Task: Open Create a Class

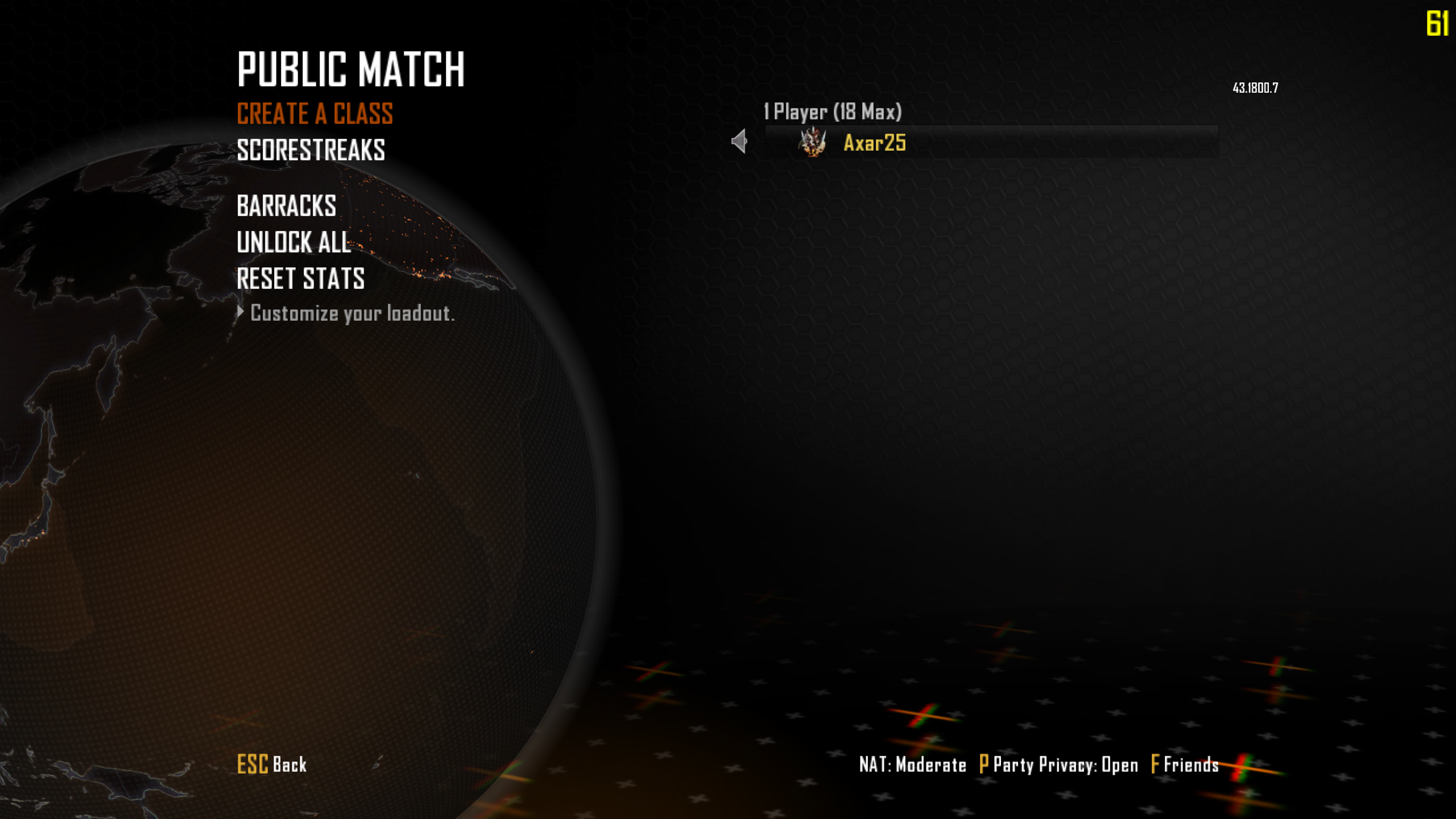Action: tap(315, 114)
